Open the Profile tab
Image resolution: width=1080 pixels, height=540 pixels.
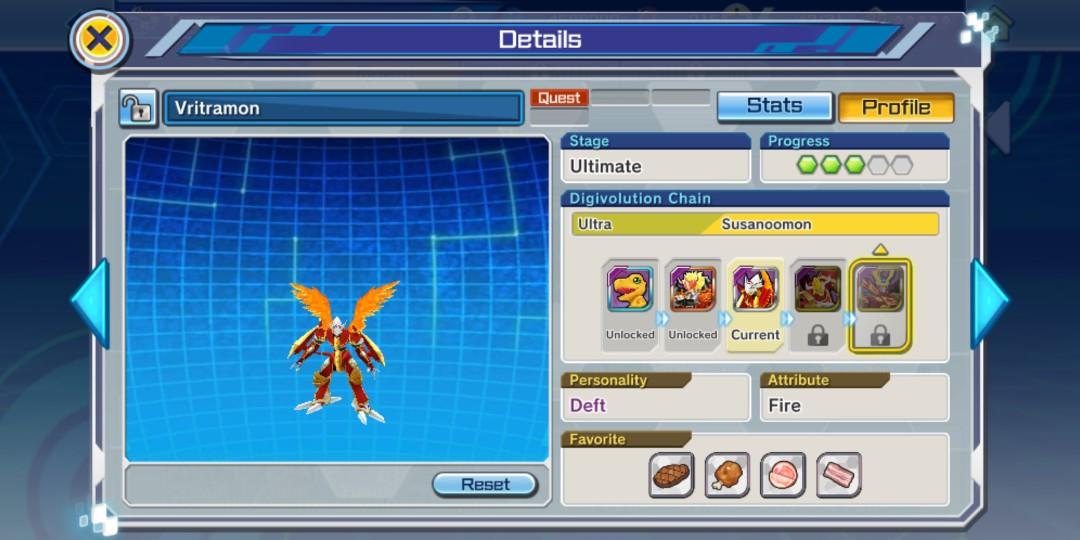point(895,107)
